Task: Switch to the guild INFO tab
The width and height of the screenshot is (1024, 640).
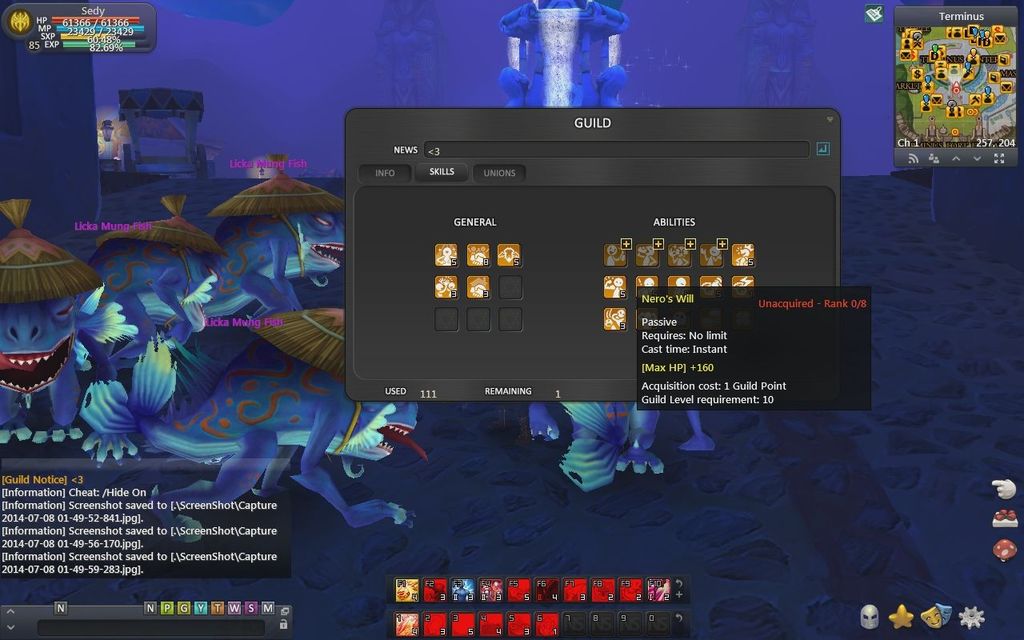Action: click(x=385, y=173)
